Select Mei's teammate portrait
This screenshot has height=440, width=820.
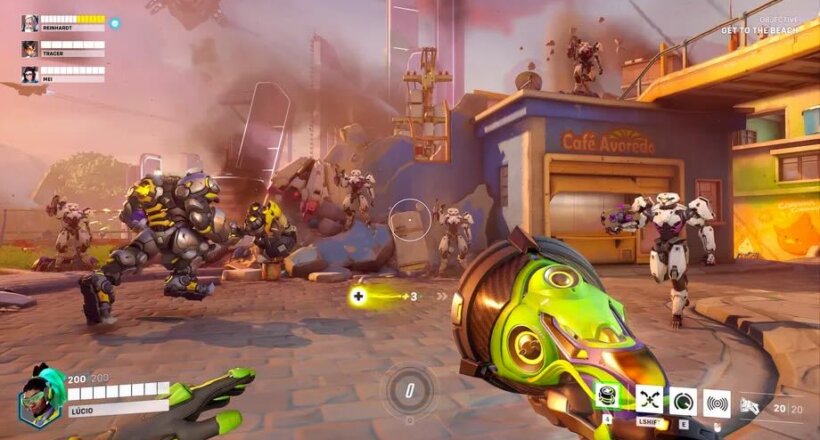coord(29,73)
